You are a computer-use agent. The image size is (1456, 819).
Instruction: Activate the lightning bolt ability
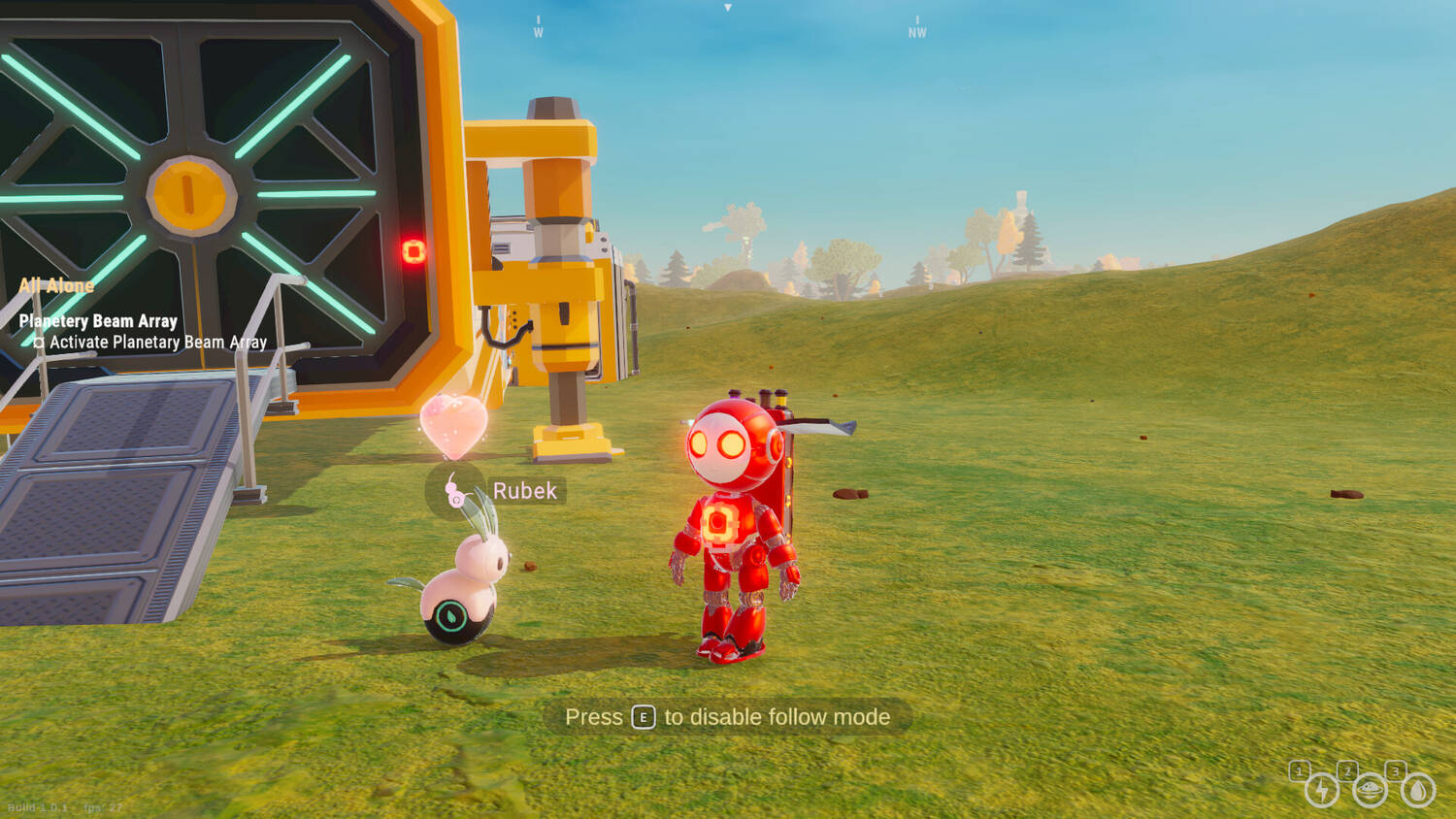click(1321, 790)
